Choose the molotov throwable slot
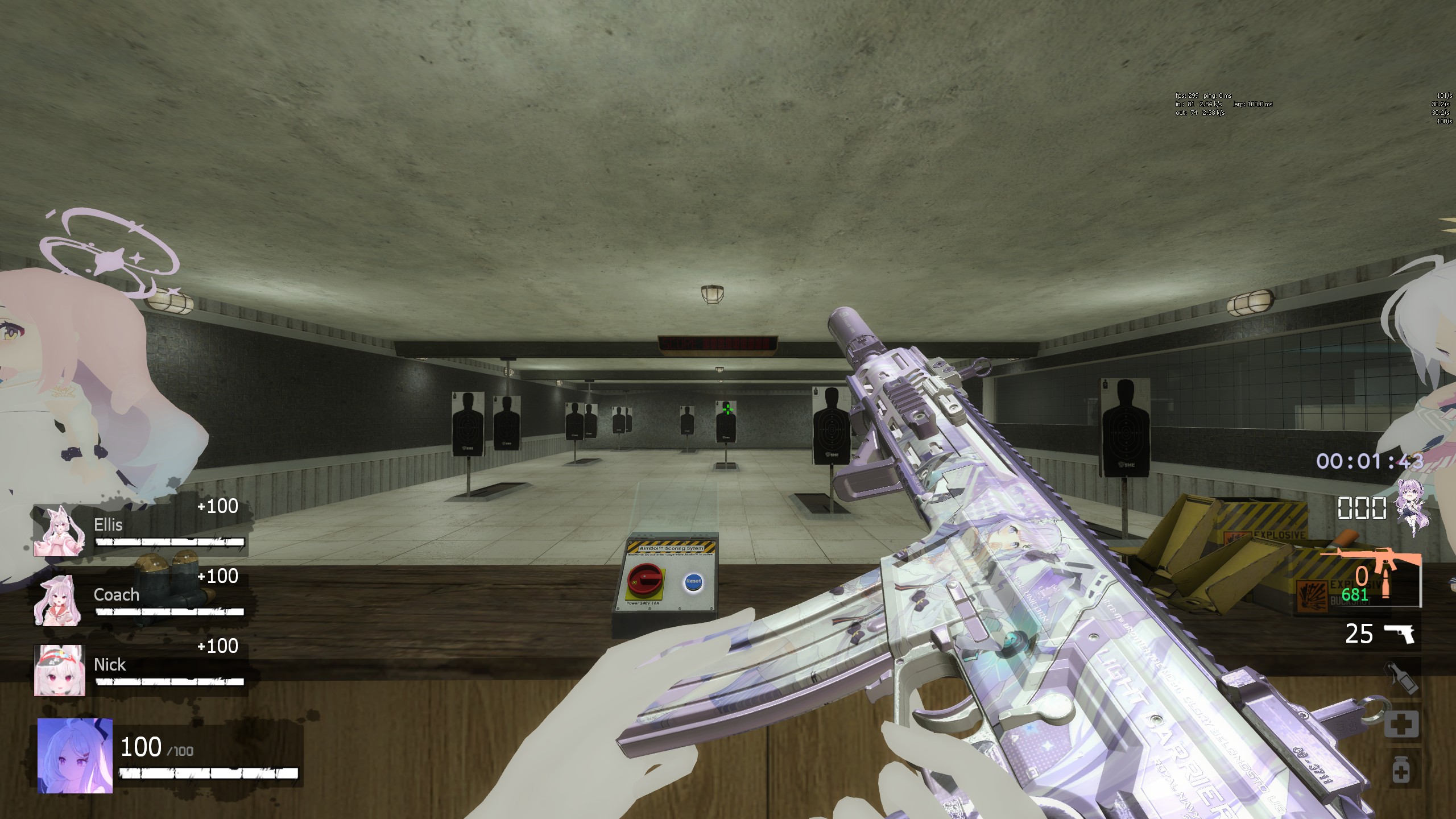The image size is (1456, 819). pyautogui.click(x=1400, y=679)
